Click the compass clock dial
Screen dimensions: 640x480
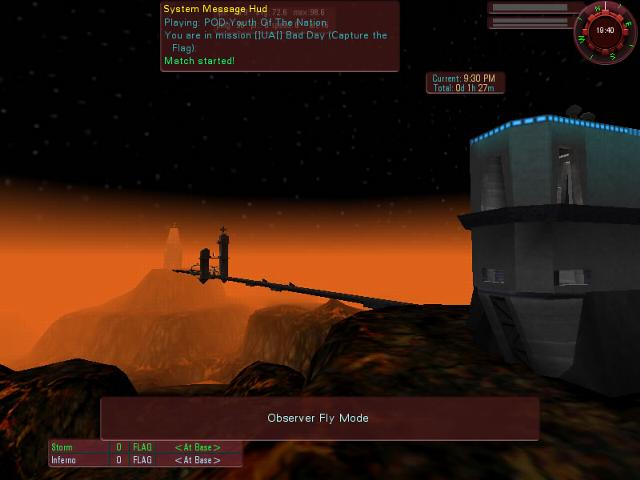pyautogui.click(x=604, y=30)
